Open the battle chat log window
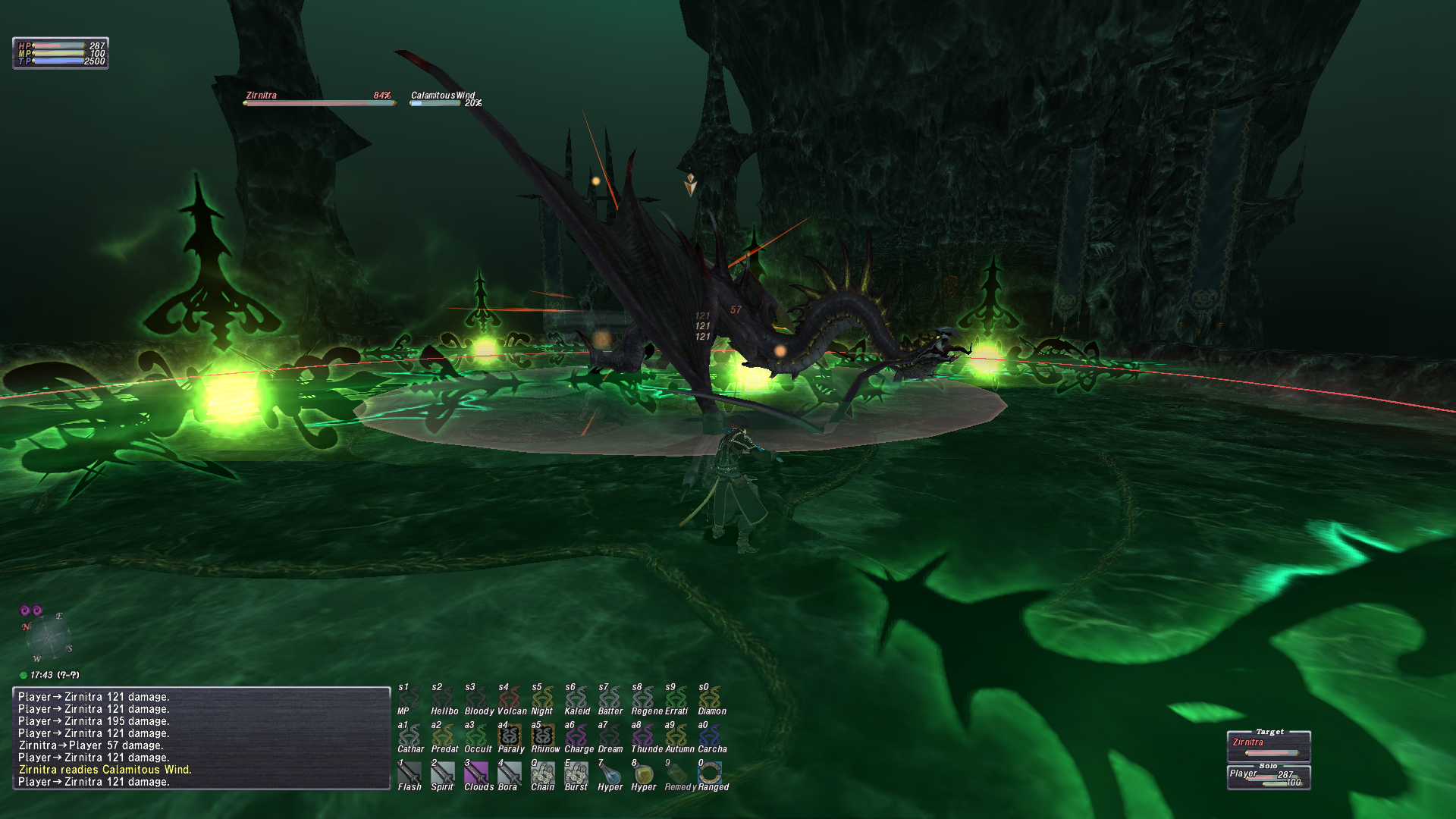Image resolution: width=1456 pixels, height=819 pixels. click(202, 738)
